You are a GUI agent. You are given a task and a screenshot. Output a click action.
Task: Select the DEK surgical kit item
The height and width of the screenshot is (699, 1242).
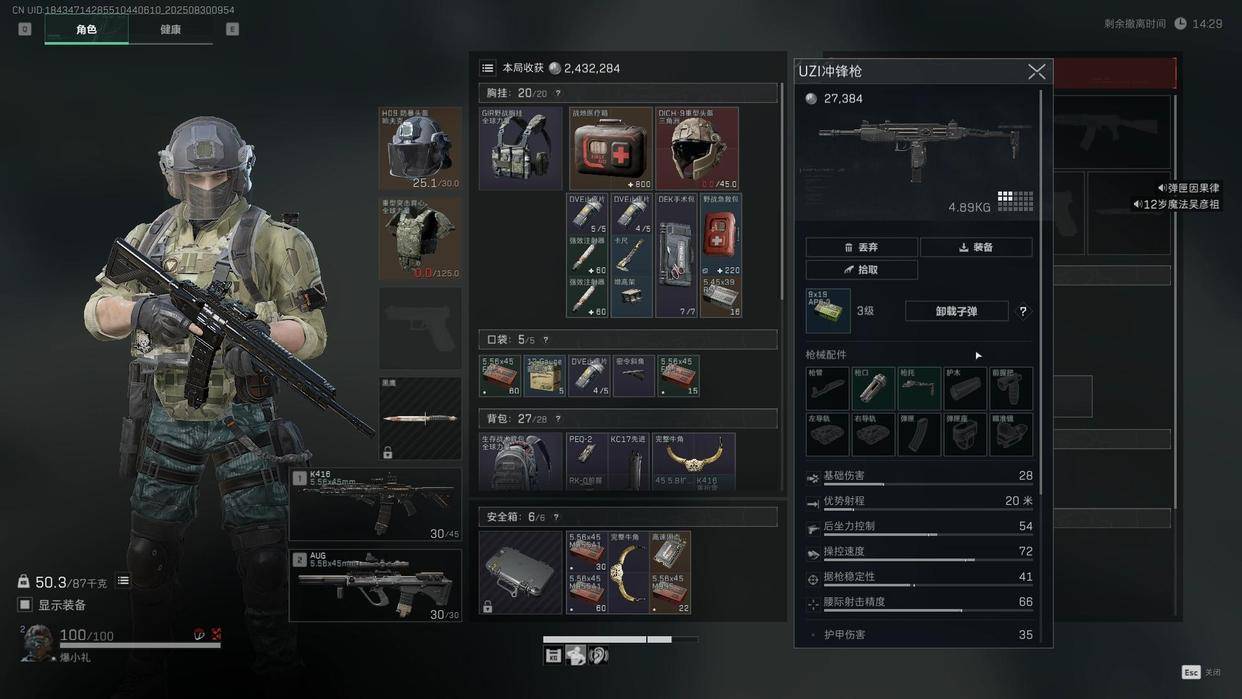click(x=676, y=255)
